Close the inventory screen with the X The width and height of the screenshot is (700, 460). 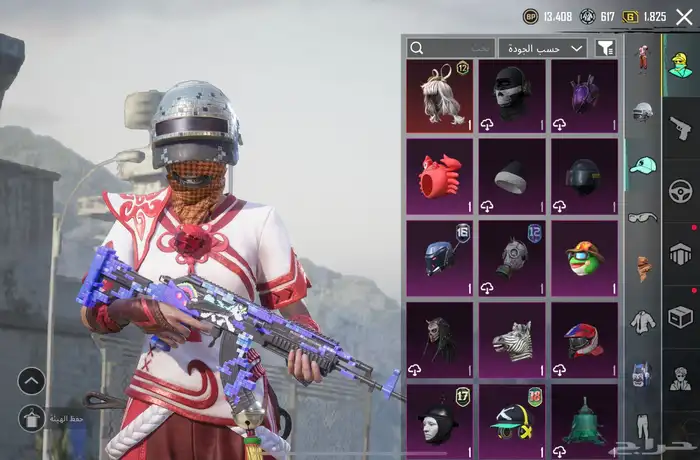(x=684, y=17)
